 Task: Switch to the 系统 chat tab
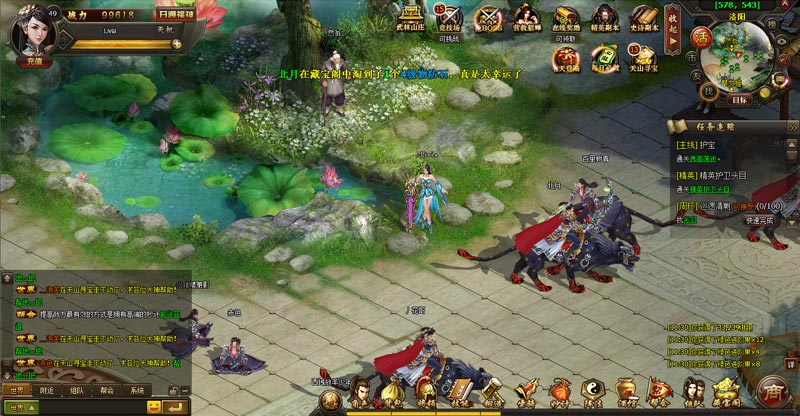(137, 390)
